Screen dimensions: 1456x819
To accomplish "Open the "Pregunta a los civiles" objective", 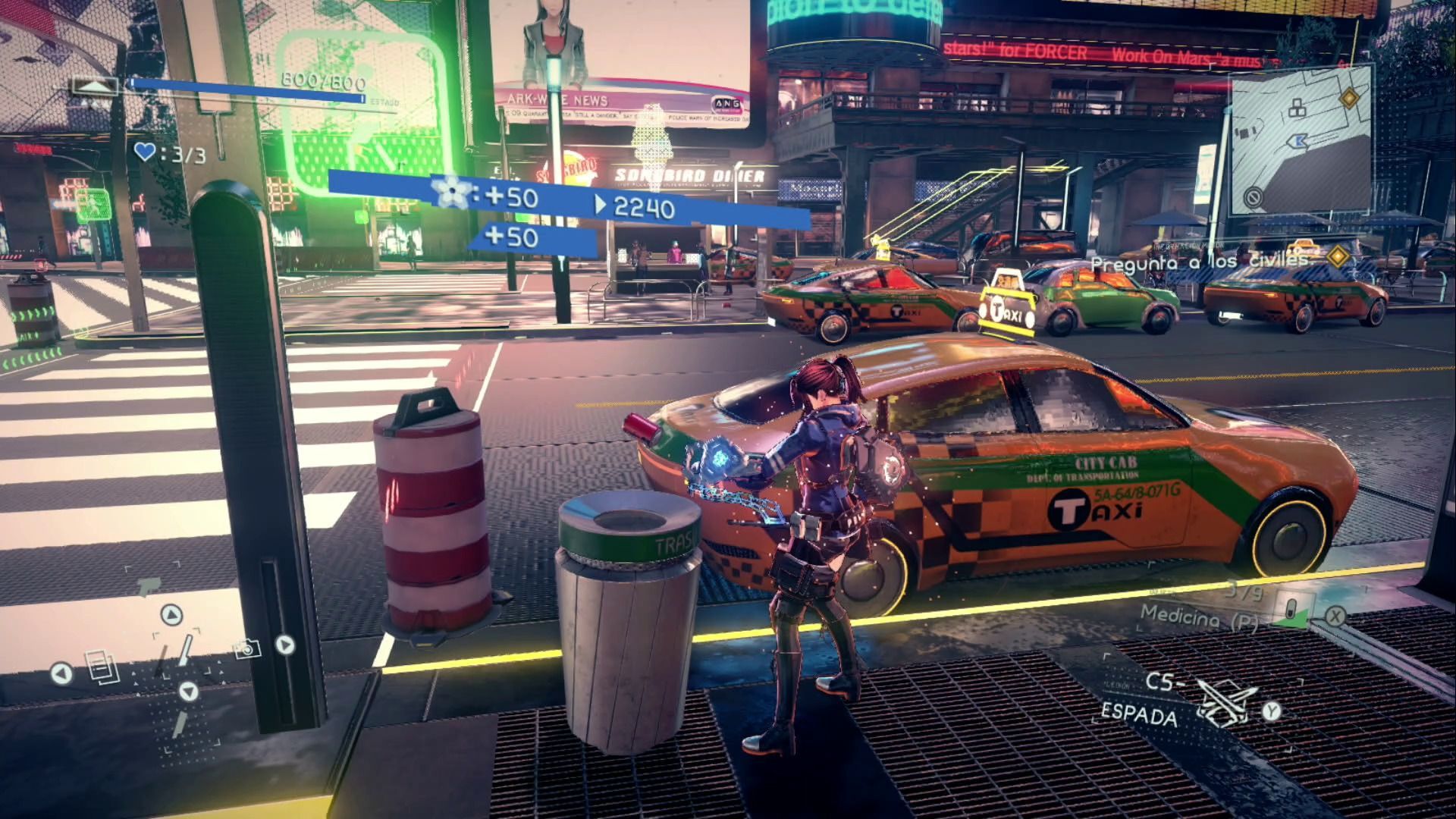I will pos(1200,262).
